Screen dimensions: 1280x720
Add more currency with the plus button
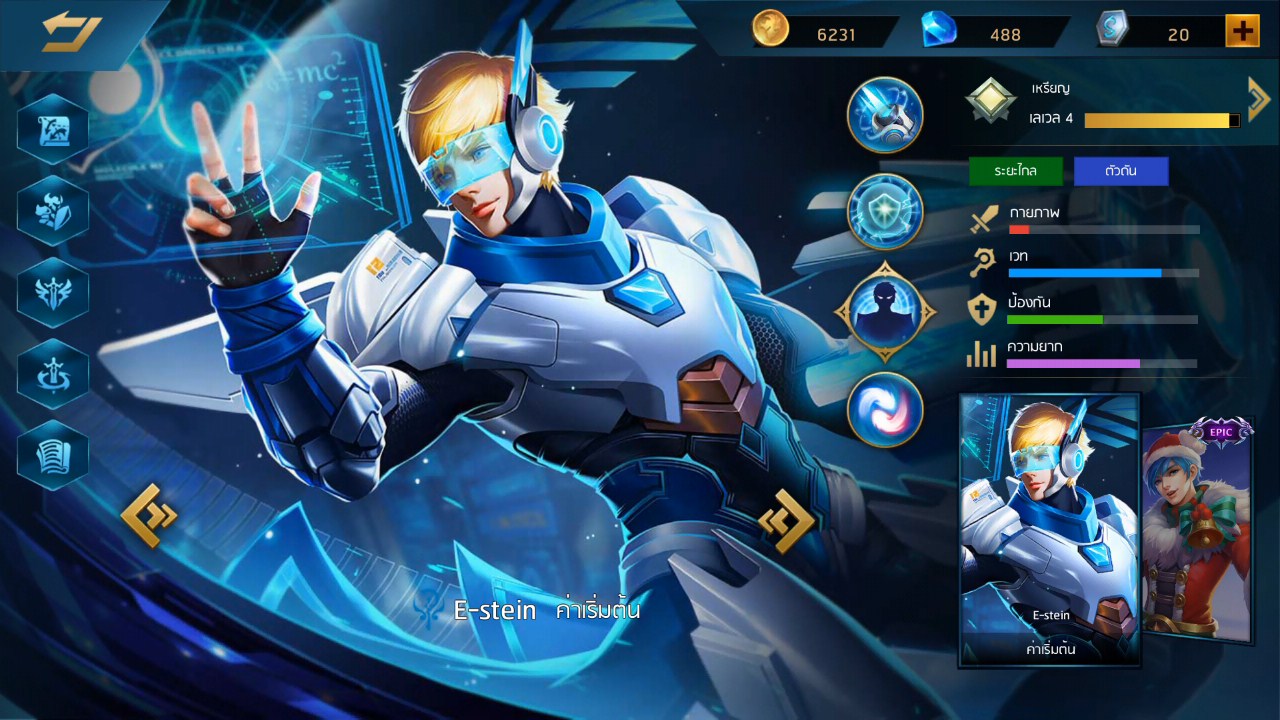[x=1242, y=32]
